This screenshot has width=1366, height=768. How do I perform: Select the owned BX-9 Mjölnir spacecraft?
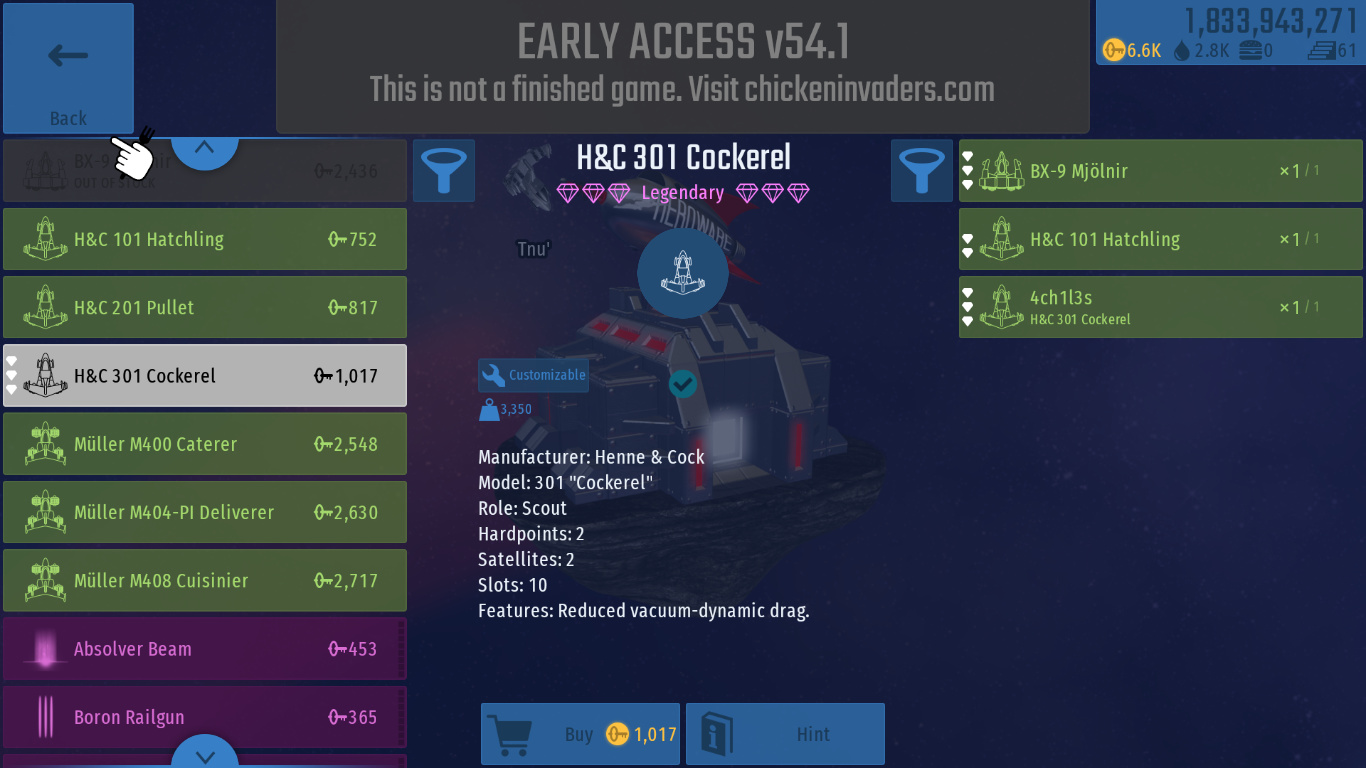(x=1160, y=171)
